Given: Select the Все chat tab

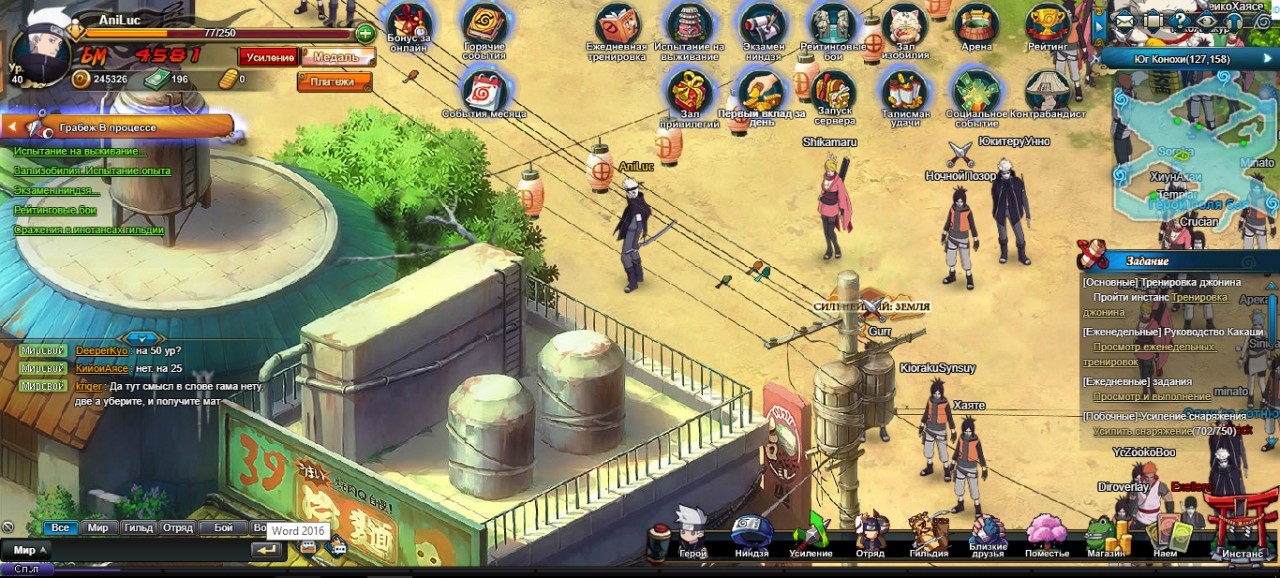Looking at the screenshot, I should point(60,527).
